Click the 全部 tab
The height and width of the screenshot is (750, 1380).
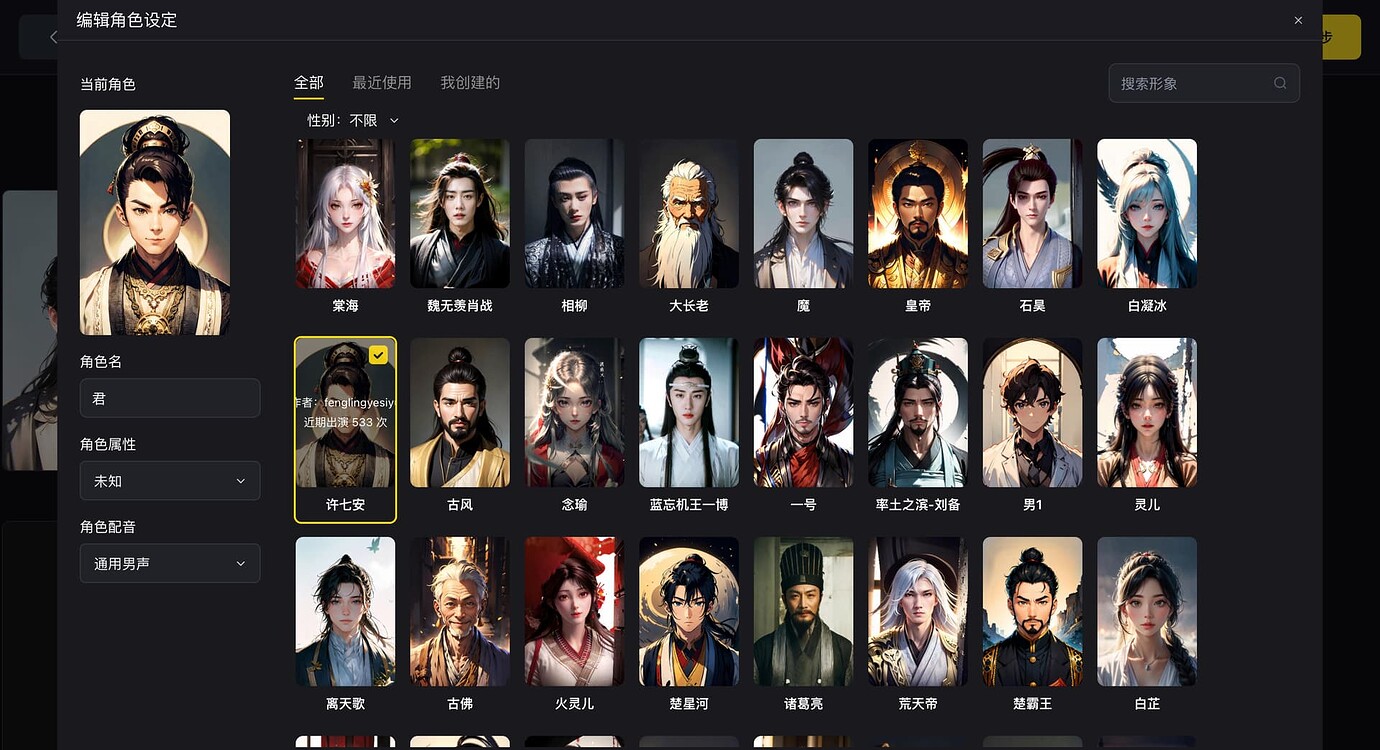click(x=308, y=82)
